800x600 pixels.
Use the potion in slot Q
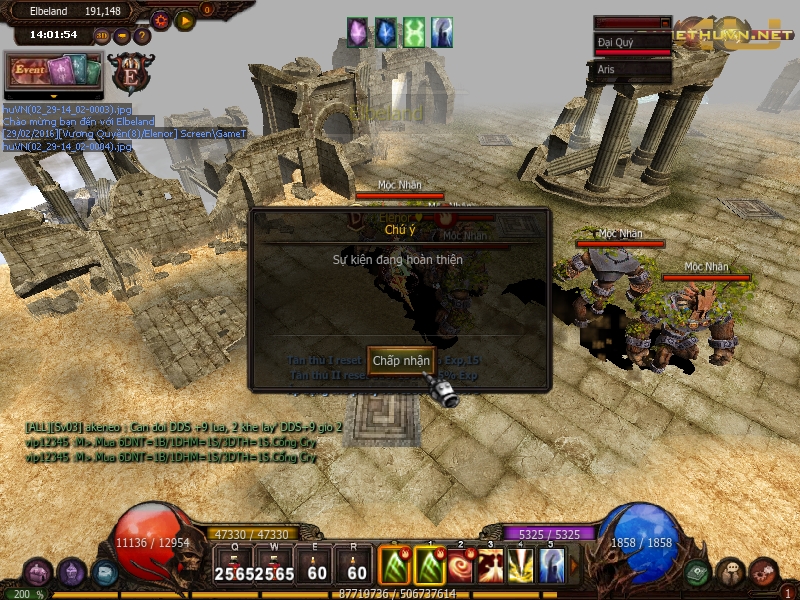tap(232, 566)
